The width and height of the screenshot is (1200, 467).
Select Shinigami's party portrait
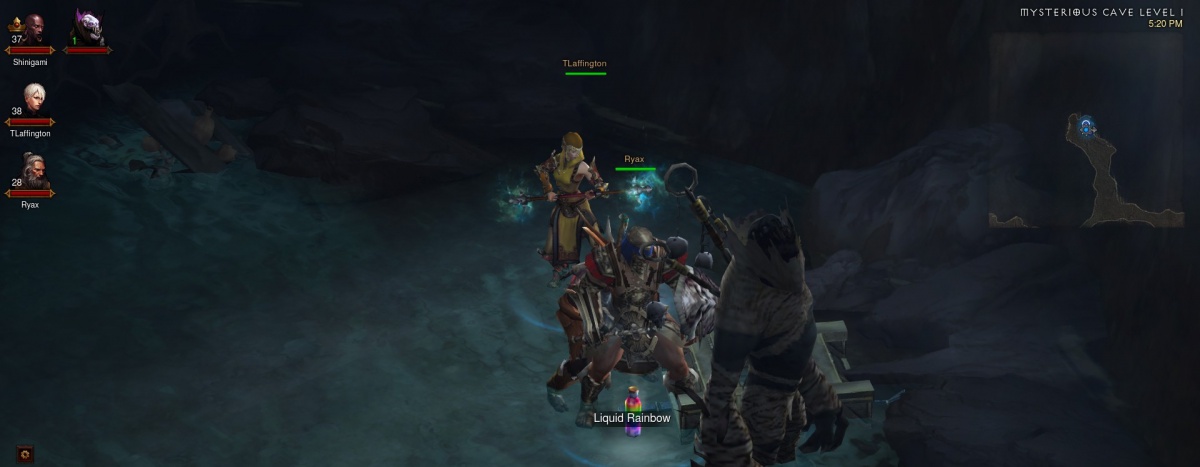[31, 32]
